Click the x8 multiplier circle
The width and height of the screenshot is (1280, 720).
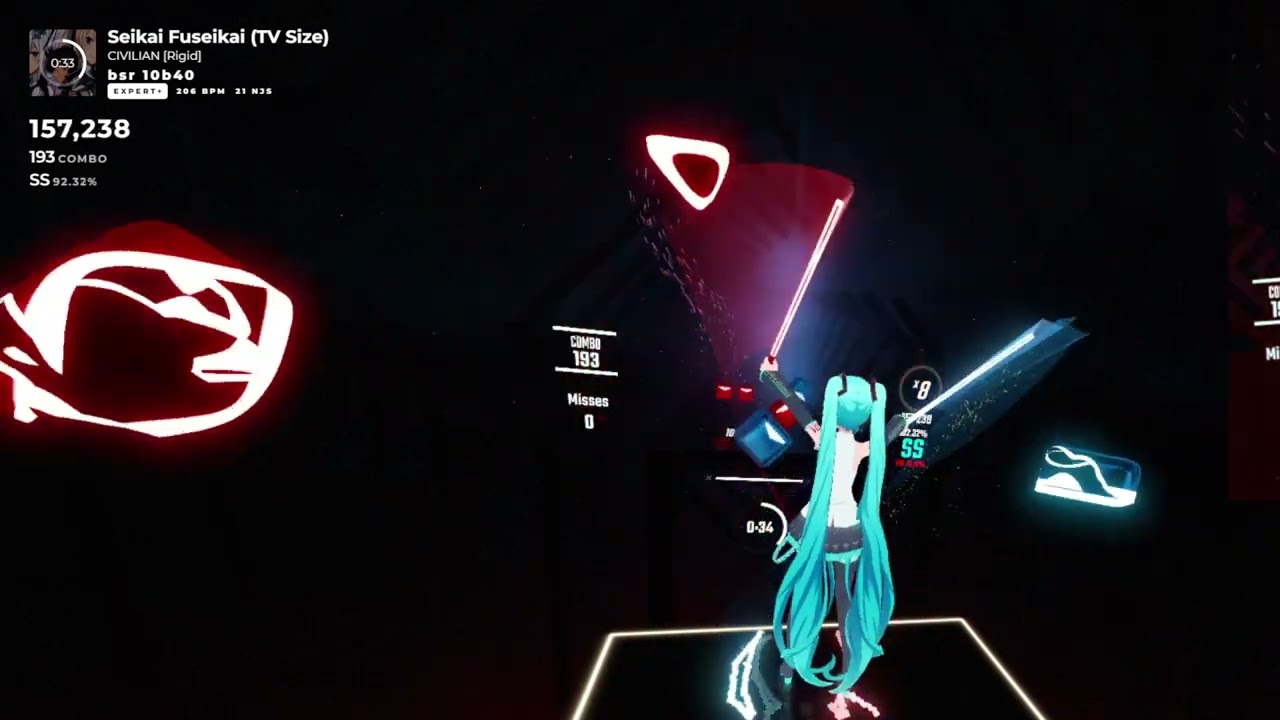point(921,388)
